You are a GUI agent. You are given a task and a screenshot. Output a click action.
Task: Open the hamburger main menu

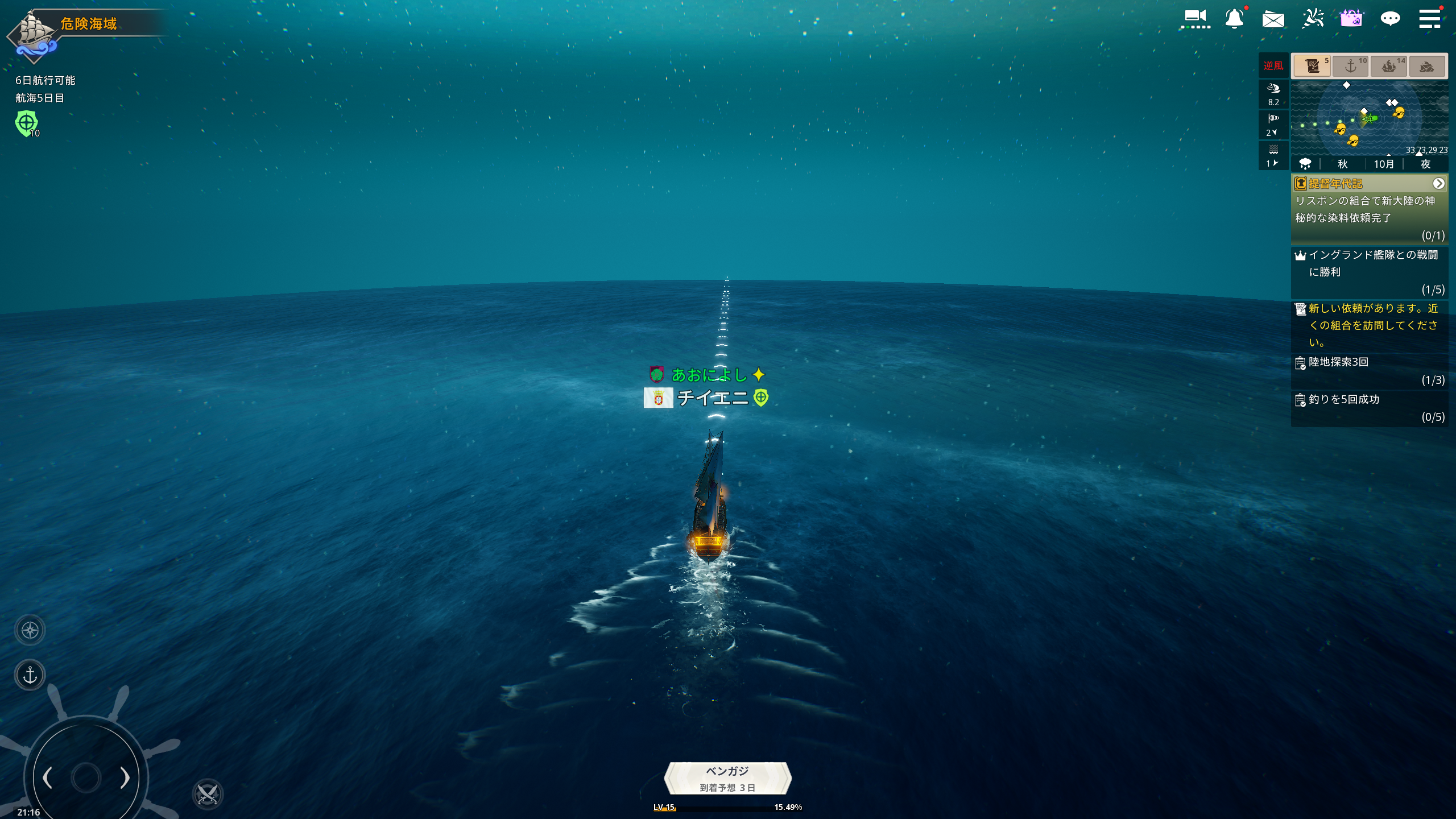pyautogui.click(x=1429, y=18)
